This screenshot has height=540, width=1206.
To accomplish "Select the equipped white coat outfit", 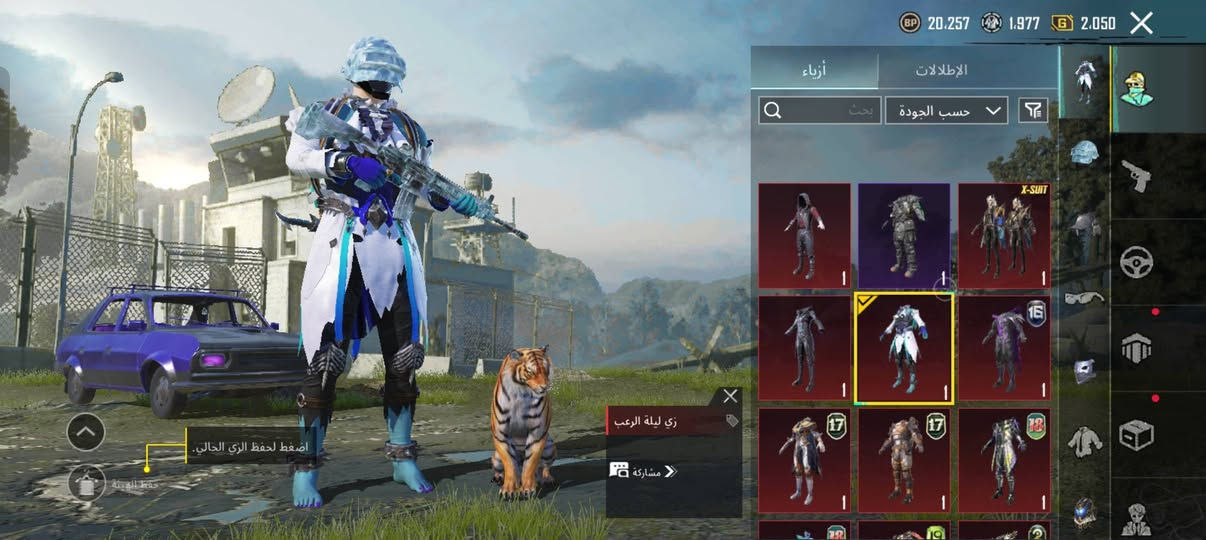I will point(904,348).
